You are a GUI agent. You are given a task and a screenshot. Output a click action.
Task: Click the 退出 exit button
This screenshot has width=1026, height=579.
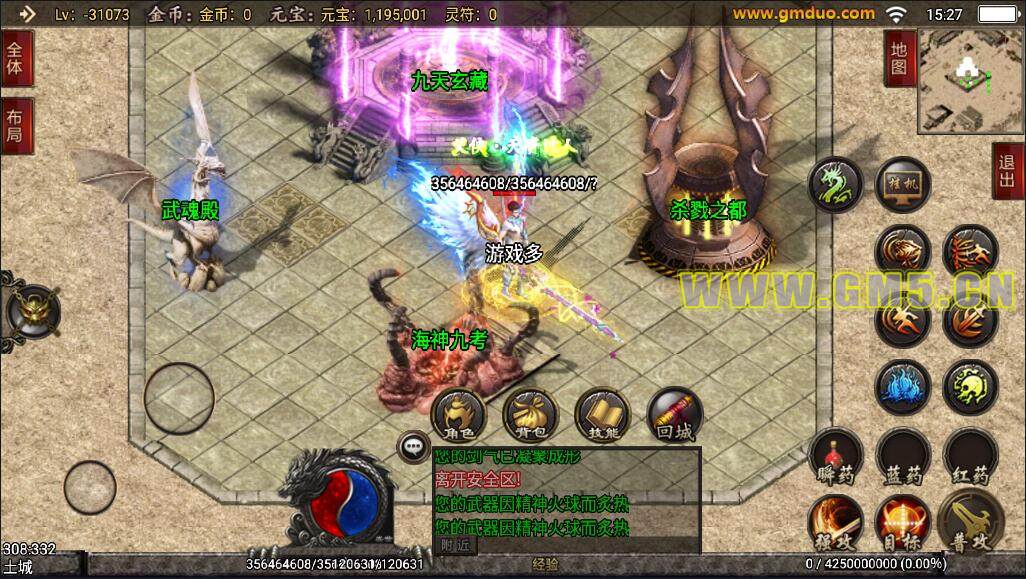coord(1008,171)
